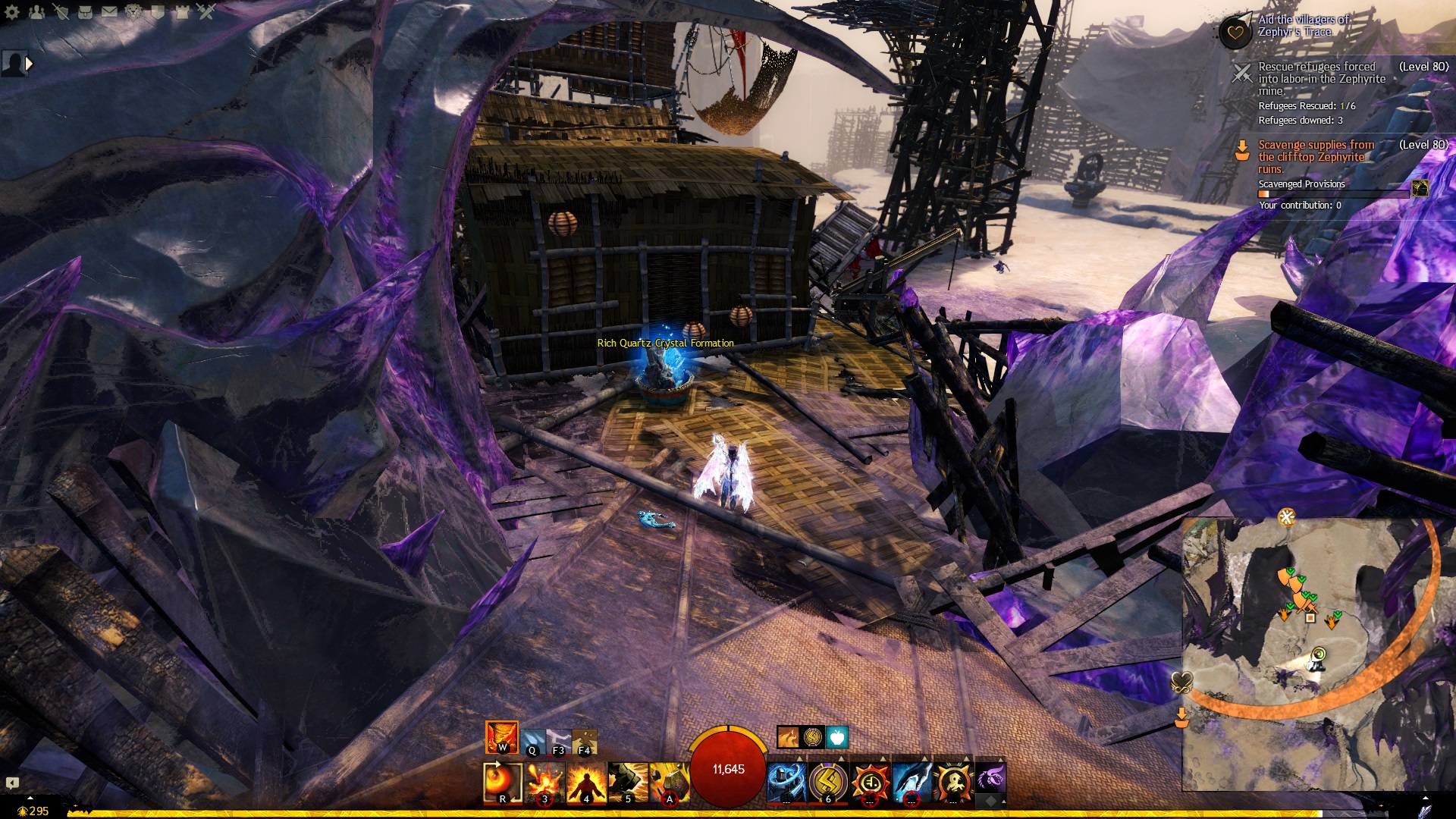Open the game menu gear icon
Image resolution: width=1456 pixels, height=819 pixels.
click(x=12, y=11)
